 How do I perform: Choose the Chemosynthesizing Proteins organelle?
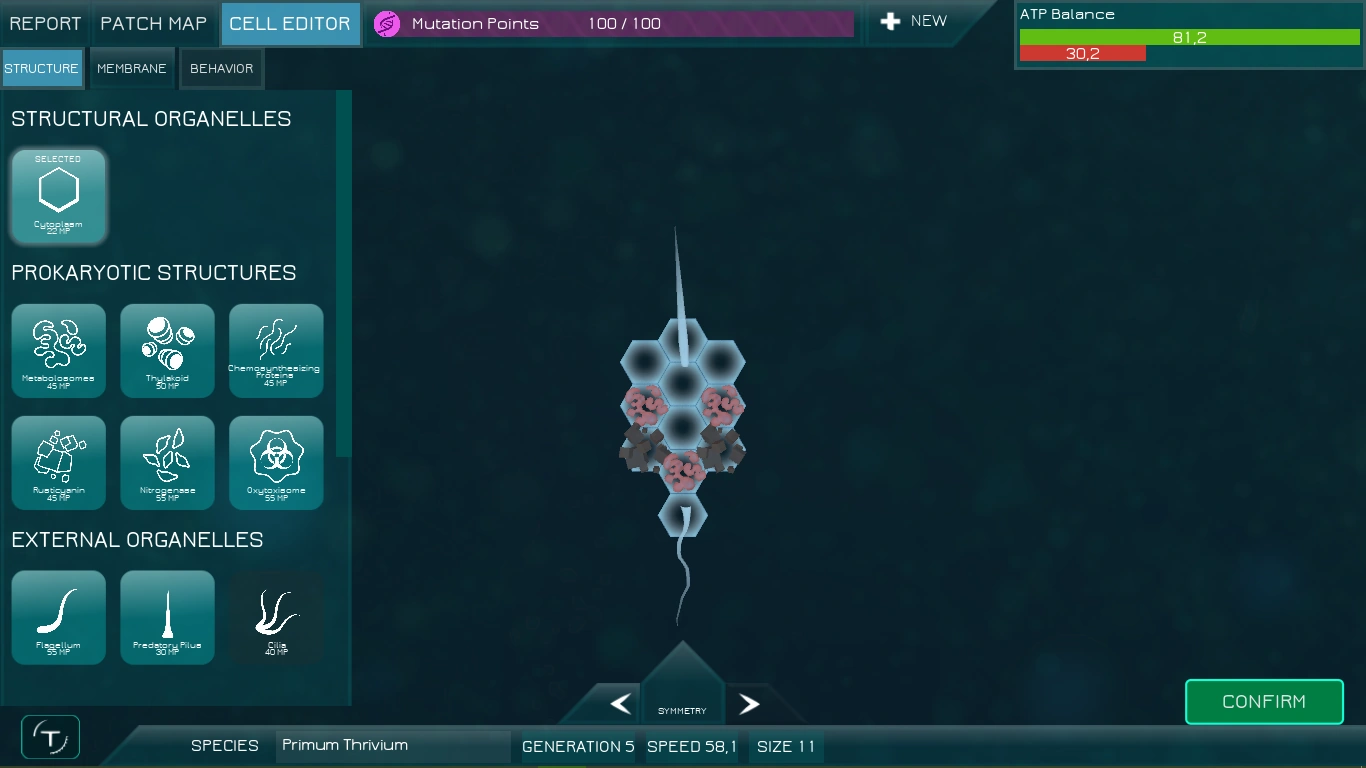click(276, 350)
